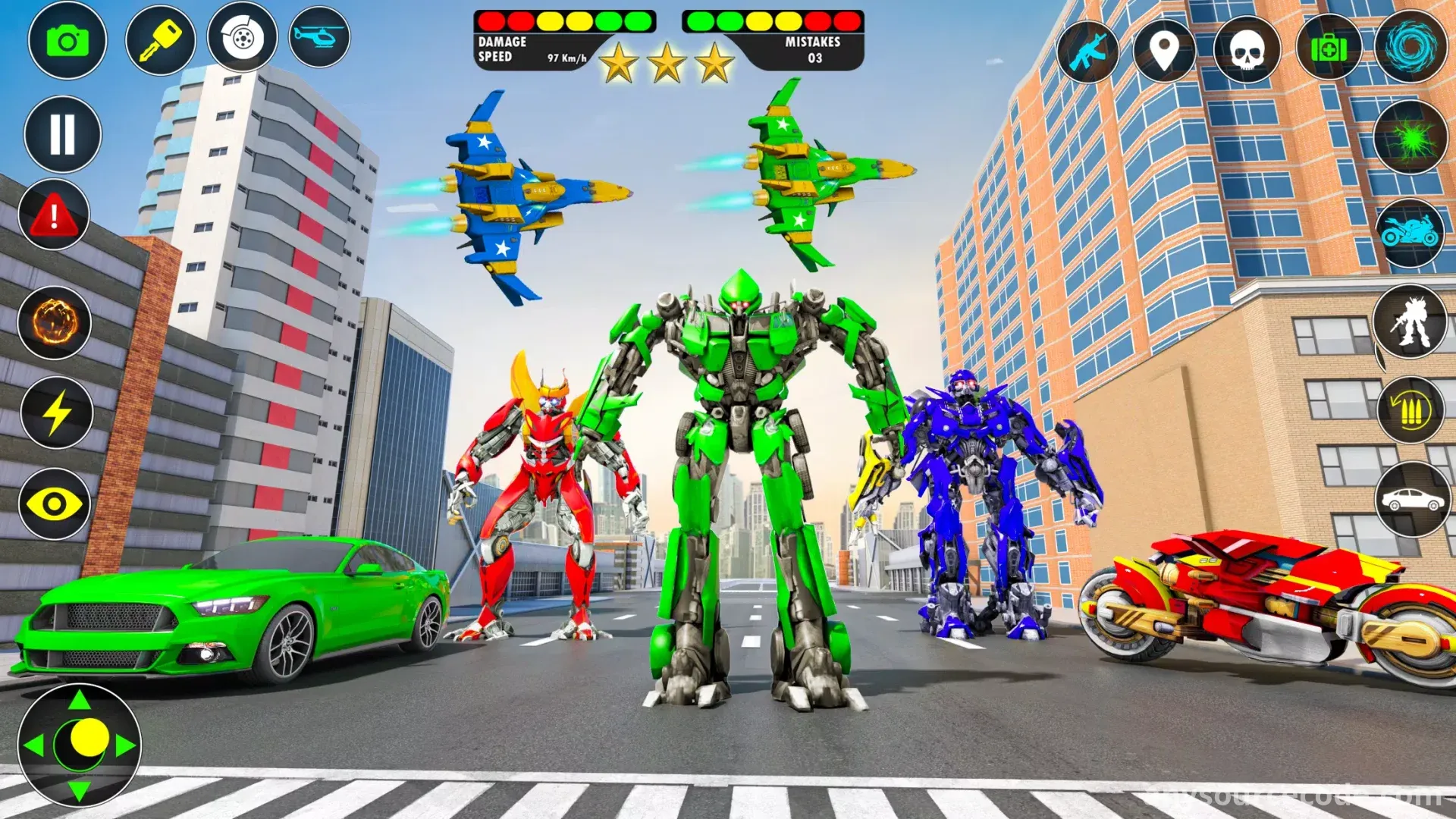Click the movement joystick pad

tap(80, 745)
